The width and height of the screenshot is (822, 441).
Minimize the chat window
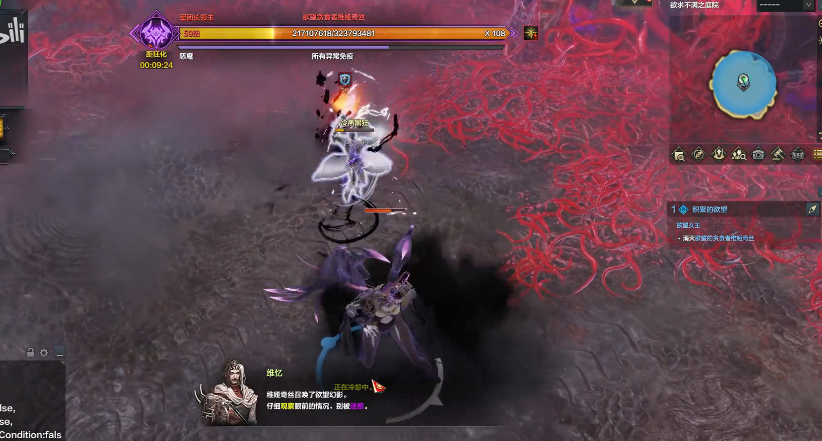pyautogui.click(x=59, y=353)
